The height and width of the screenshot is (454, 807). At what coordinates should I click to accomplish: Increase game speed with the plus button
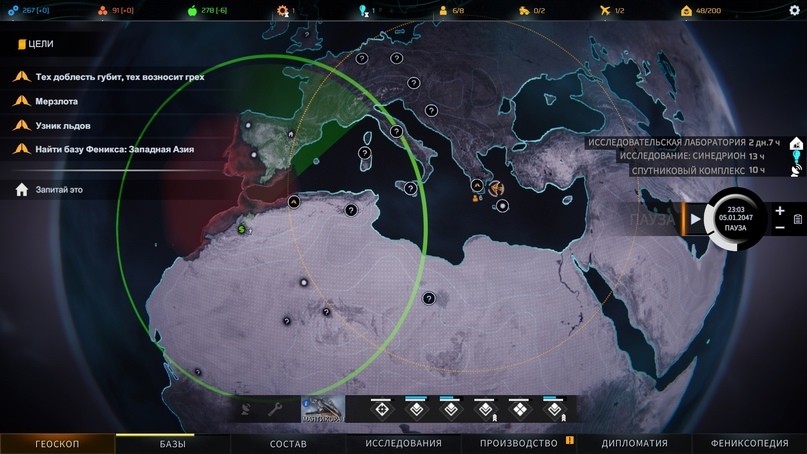pyautogui.click(x=780, y=210)
